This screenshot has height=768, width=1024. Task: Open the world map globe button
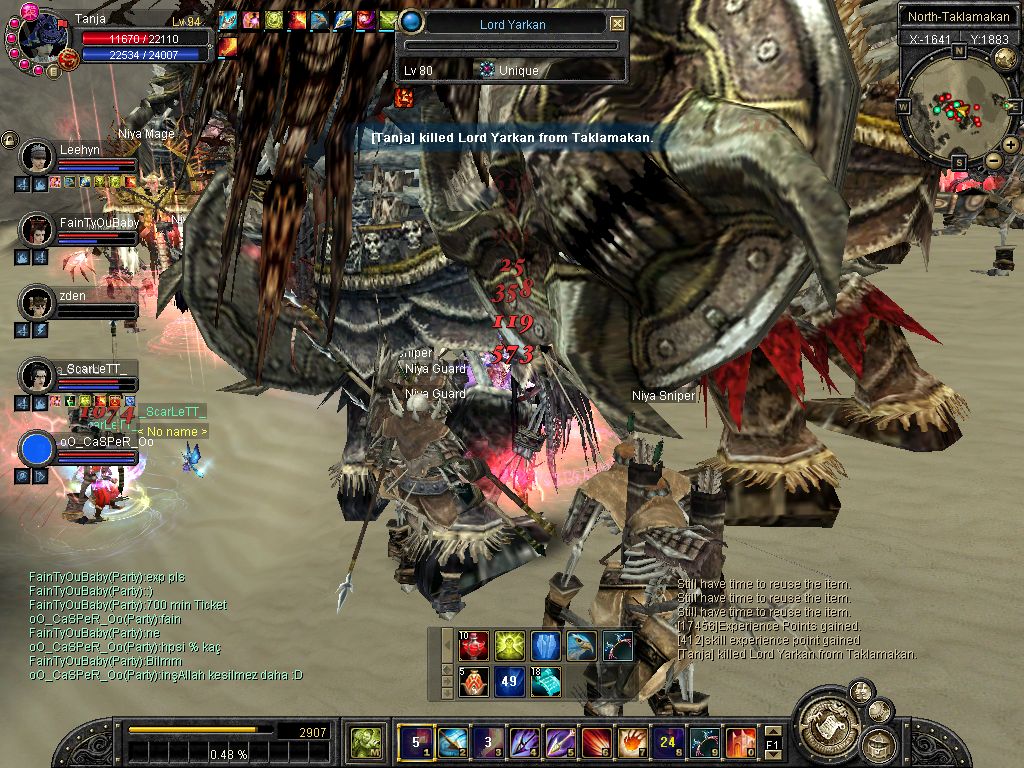[1004, 59]
